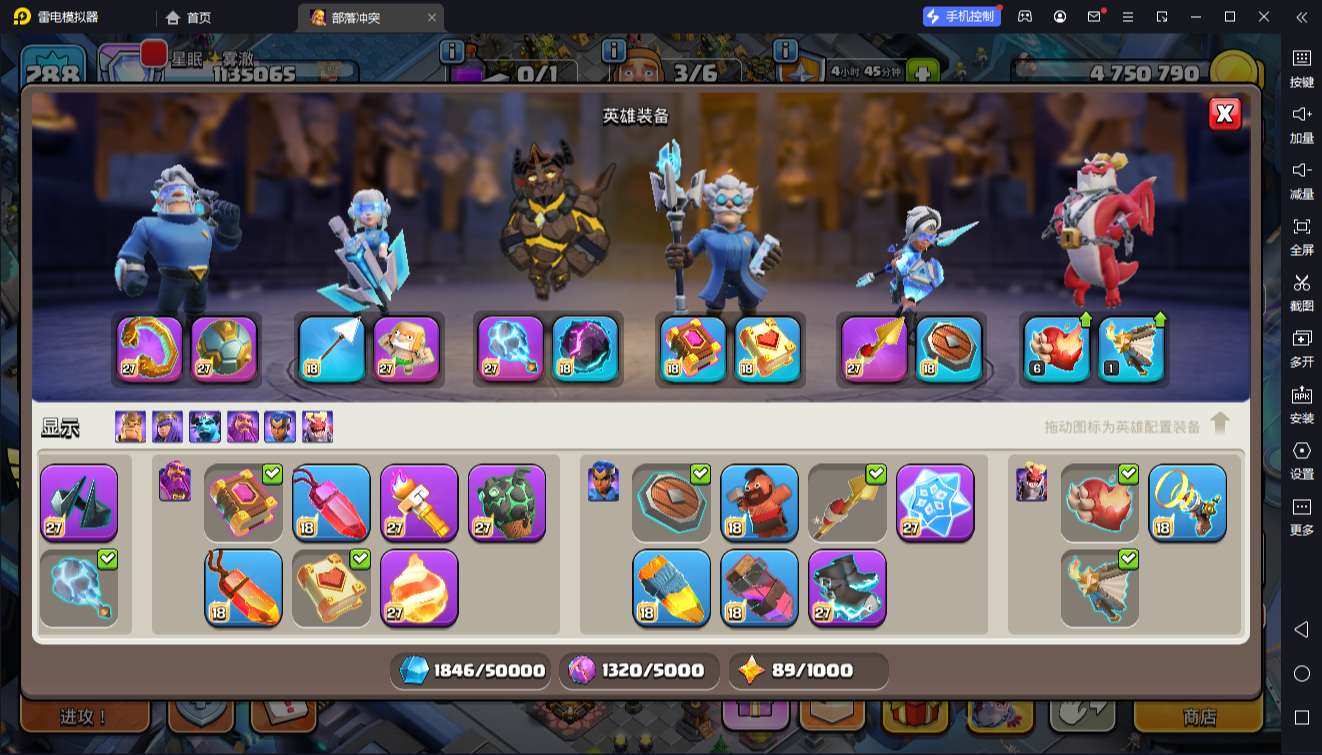
Task: Choose the equipped Spiky Ball slot
Action: (224, 349)
